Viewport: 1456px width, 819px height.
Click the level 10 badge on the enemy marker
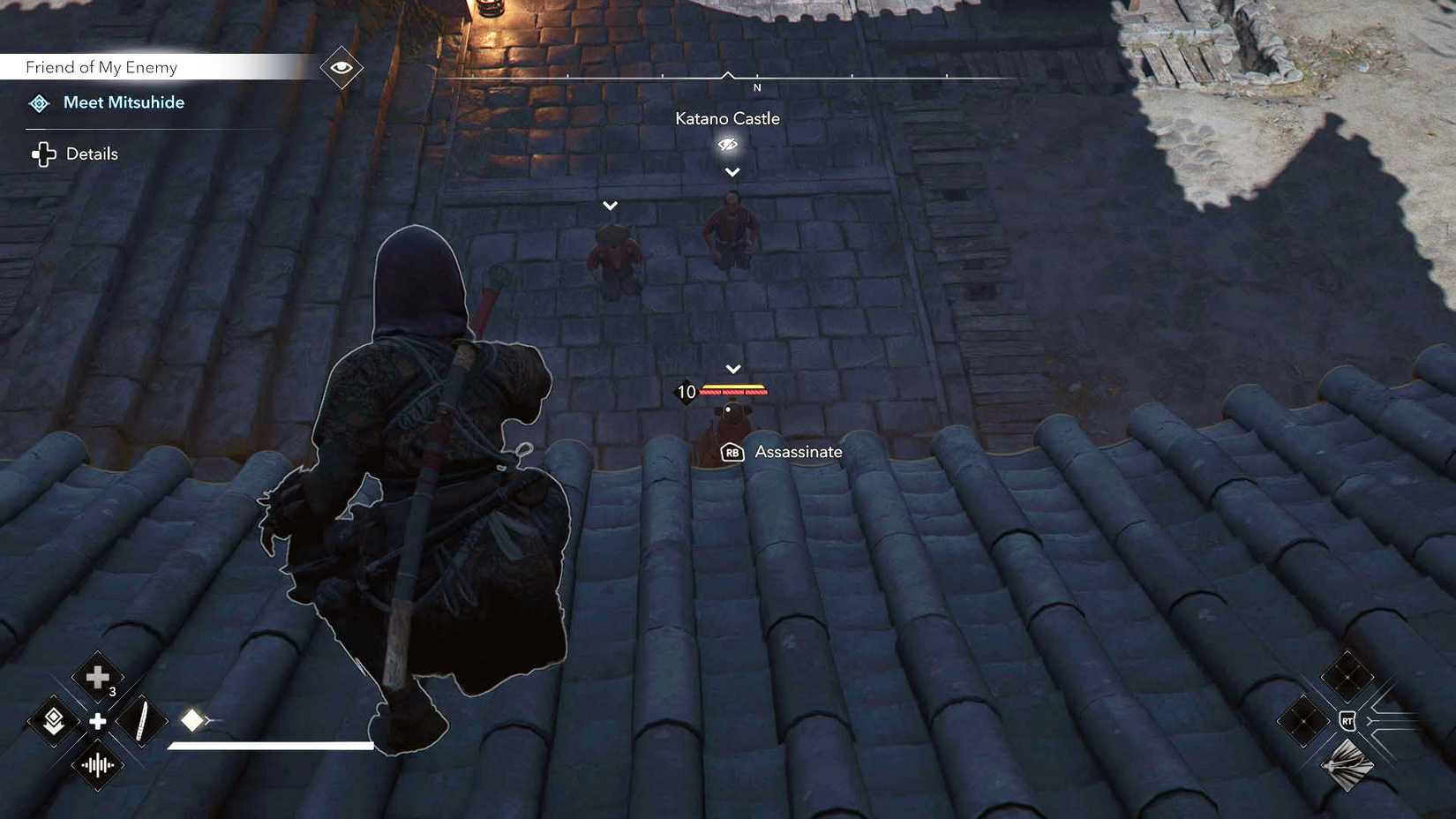pyautogui.click(x=685, y=392)
